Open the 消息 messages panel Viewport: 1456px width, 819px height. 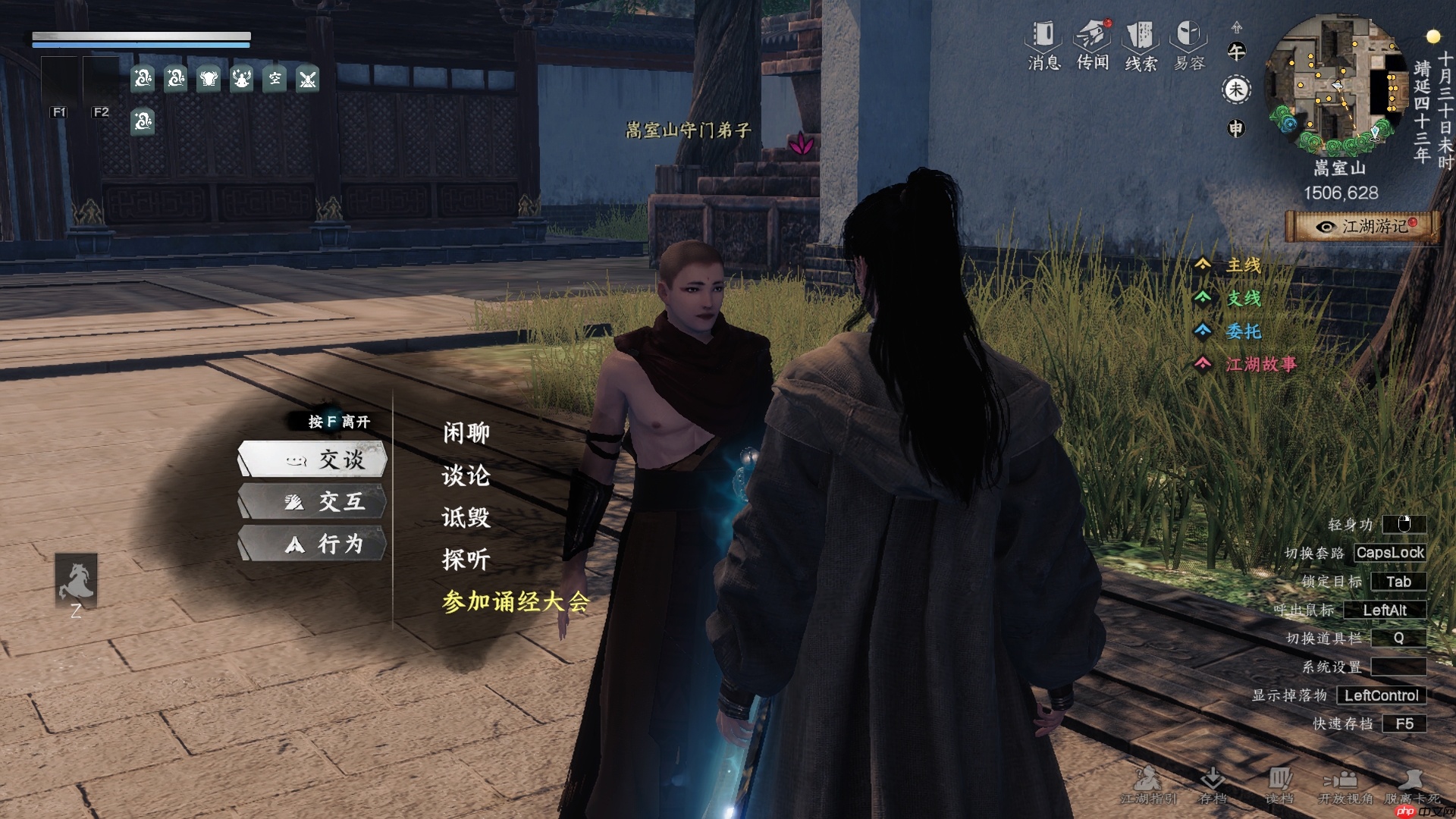(x=1044, y=45)
